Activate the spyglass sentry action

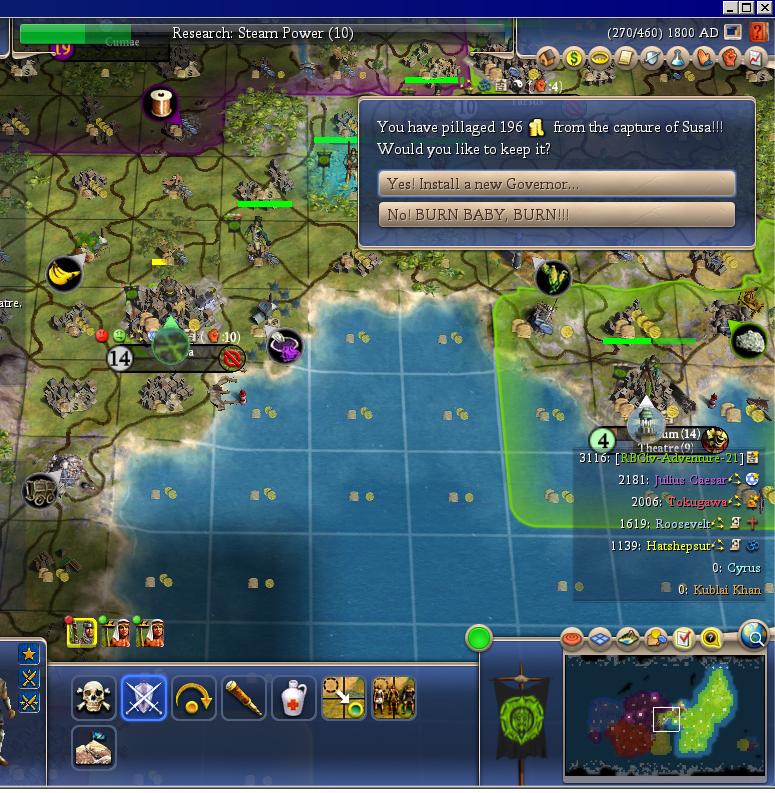click(244, 698)
